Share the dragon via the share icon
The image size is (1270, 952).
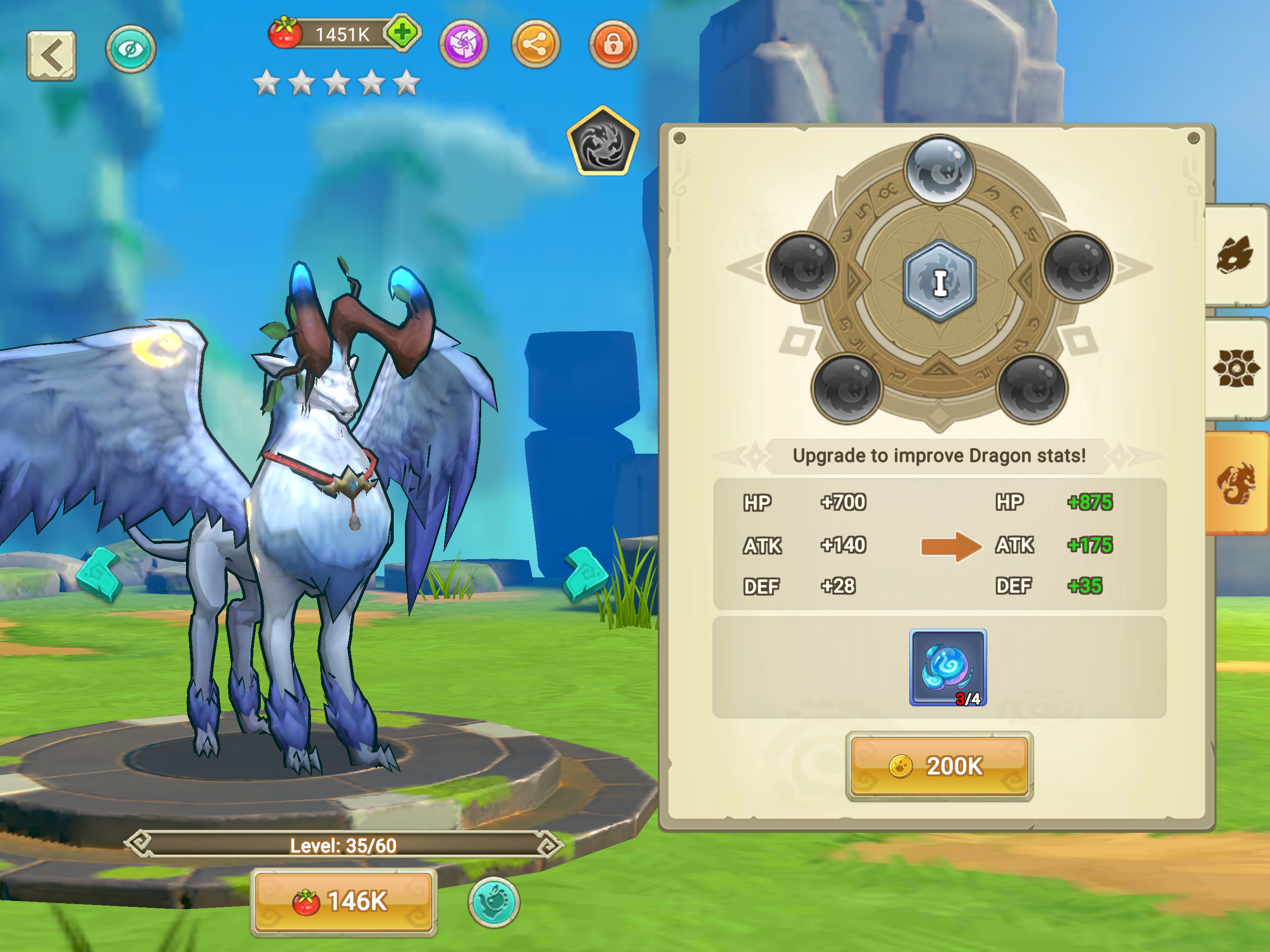tap(537, 45)
